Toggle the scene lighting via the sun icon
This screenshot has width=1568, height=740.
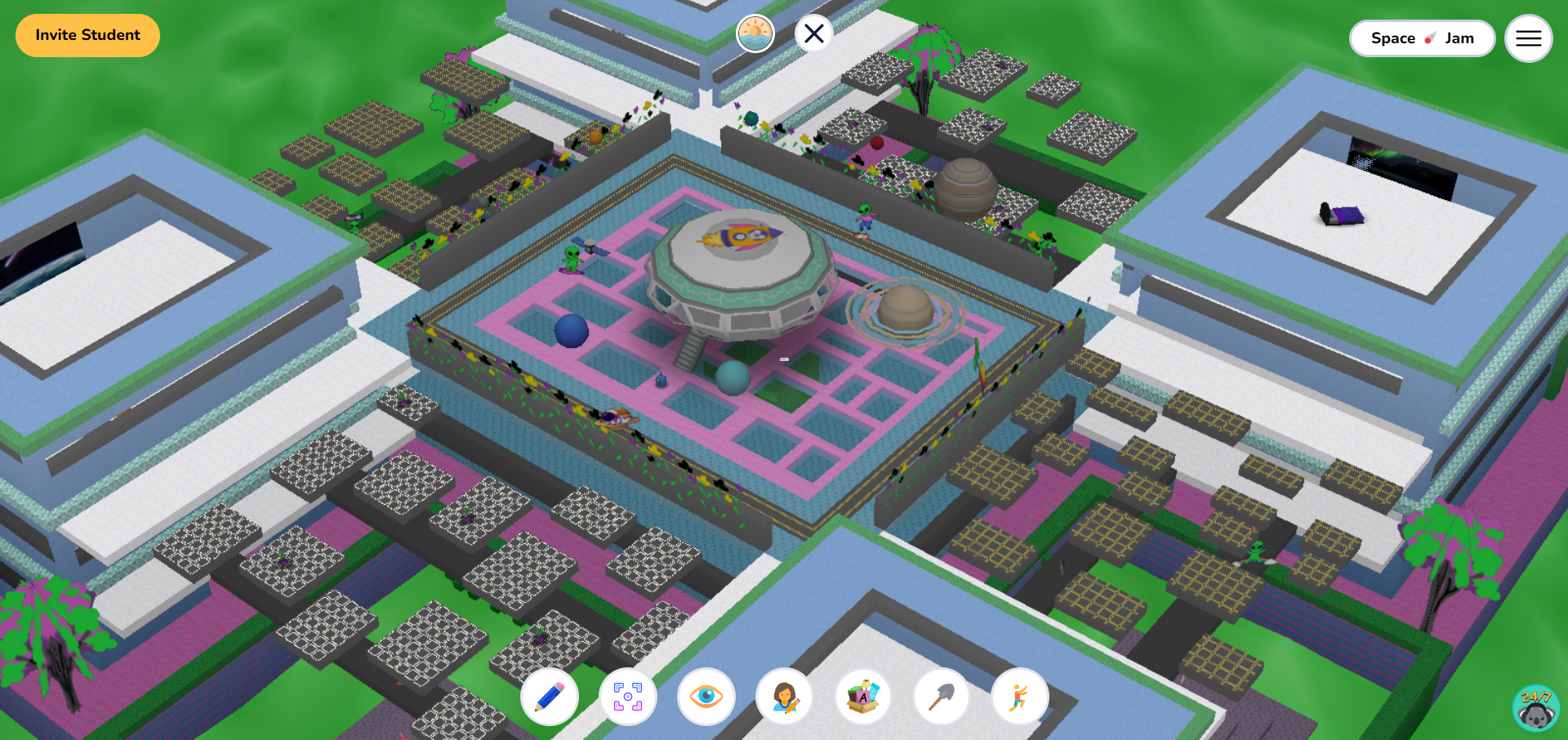click(x=755, y=33)
